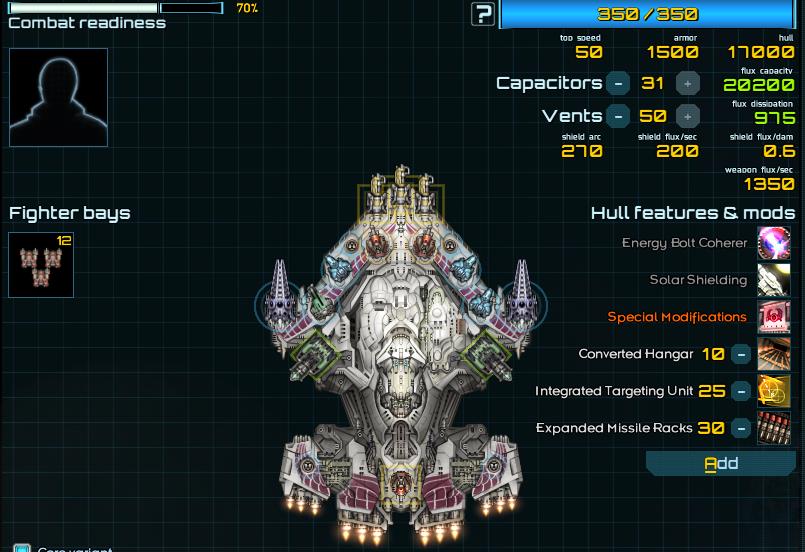The image size is (805, 552).
Task: Select the Energy Bolt Coherer icon
Action: 774,243
